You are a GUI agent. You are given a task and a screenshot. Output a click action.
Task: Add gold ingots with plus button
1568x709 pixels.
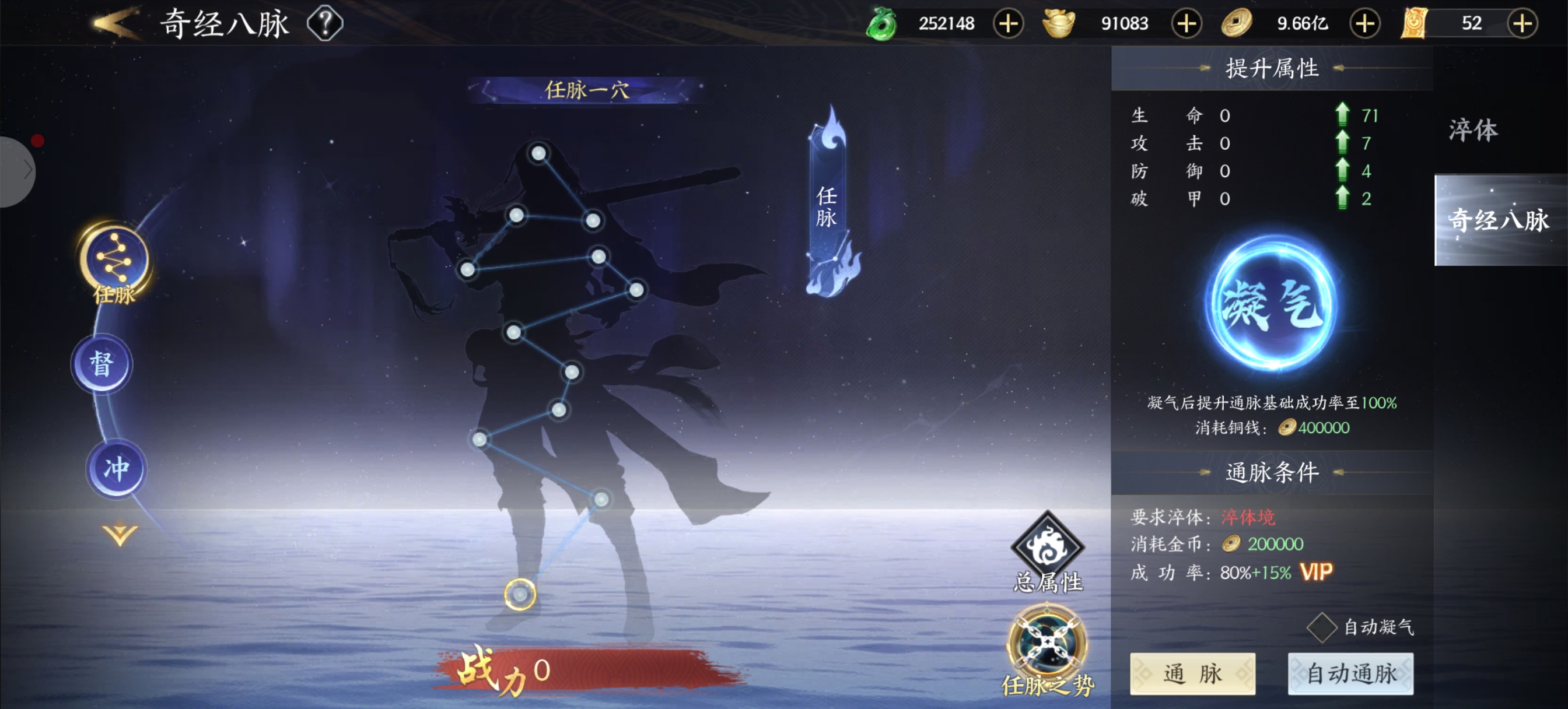(x=1186, y=24)
